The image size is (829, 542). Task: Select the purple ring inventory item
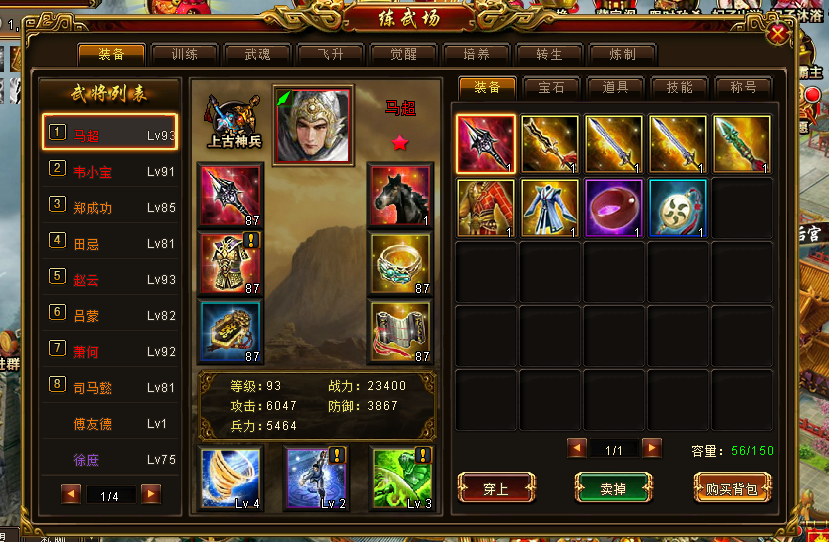click(613, 208)
